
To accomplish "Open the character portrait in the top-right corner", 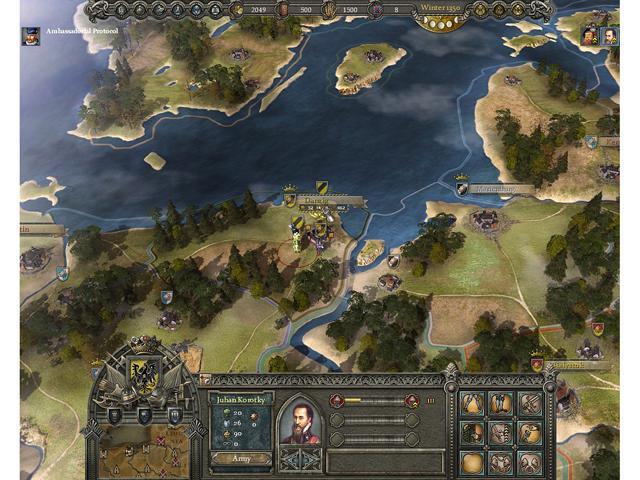I will click(596, 35).
